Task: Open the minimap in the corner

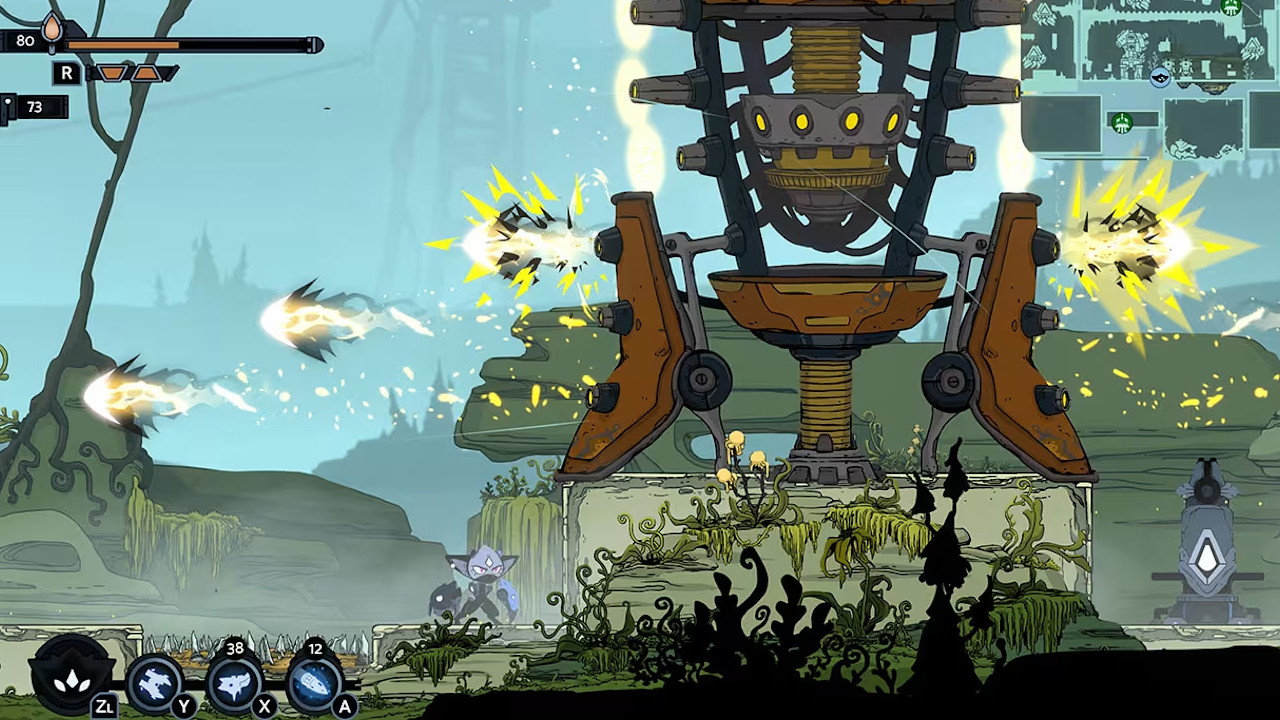Action: (1148, 80)
